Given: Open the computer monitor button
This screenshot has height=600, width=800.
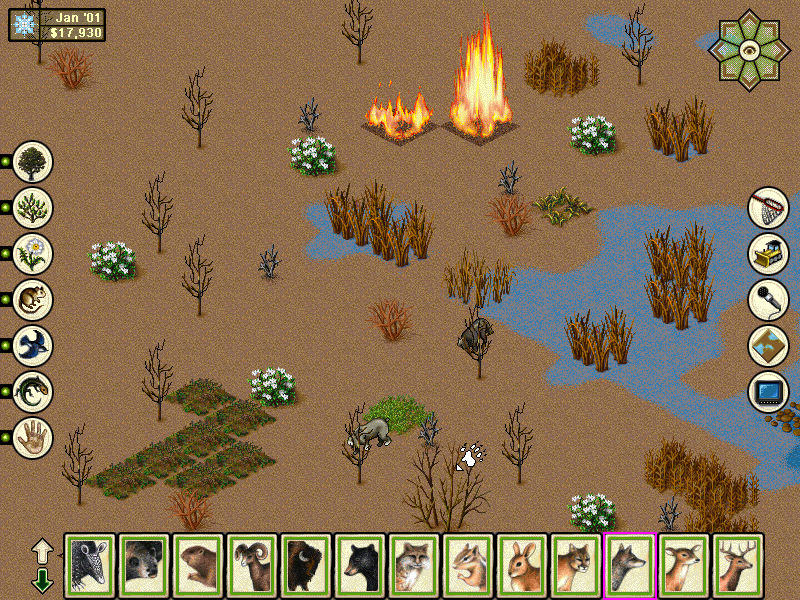Looking at the screenshot, I should coord(768,391).
